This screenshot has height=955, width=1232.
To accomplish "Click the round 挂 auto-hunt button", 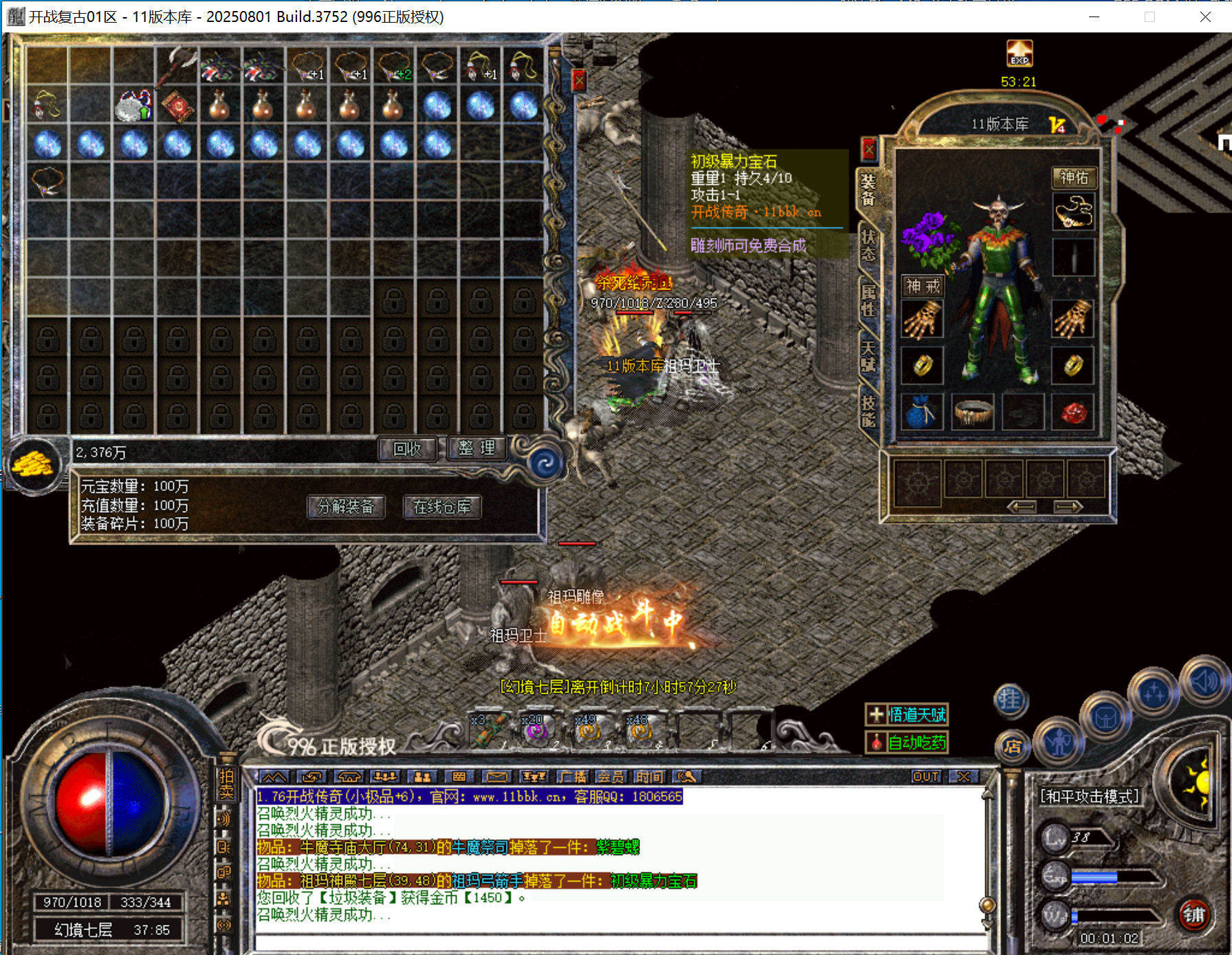I will [x=1011, y=700].
